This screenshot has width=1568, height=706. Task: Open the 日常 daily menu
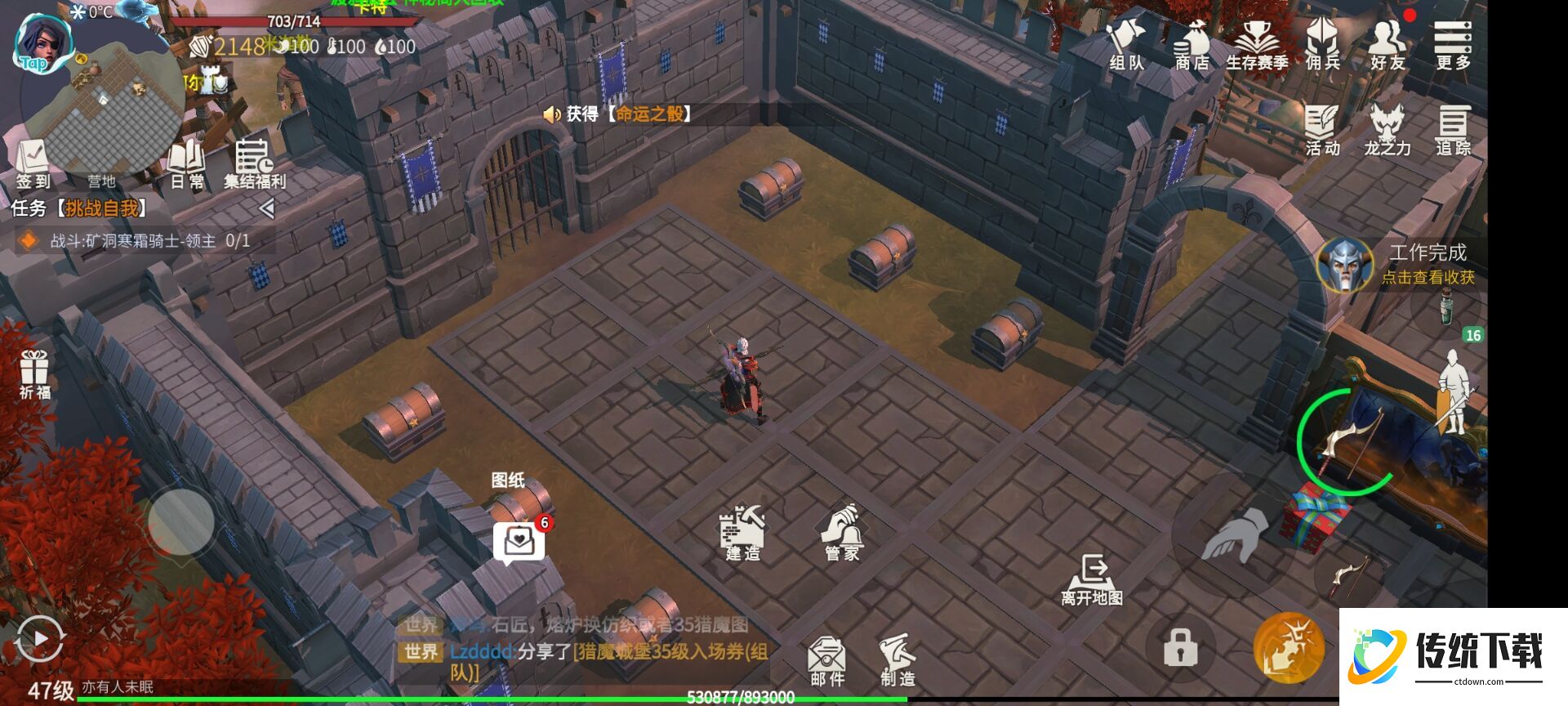[x=188, y=159]
